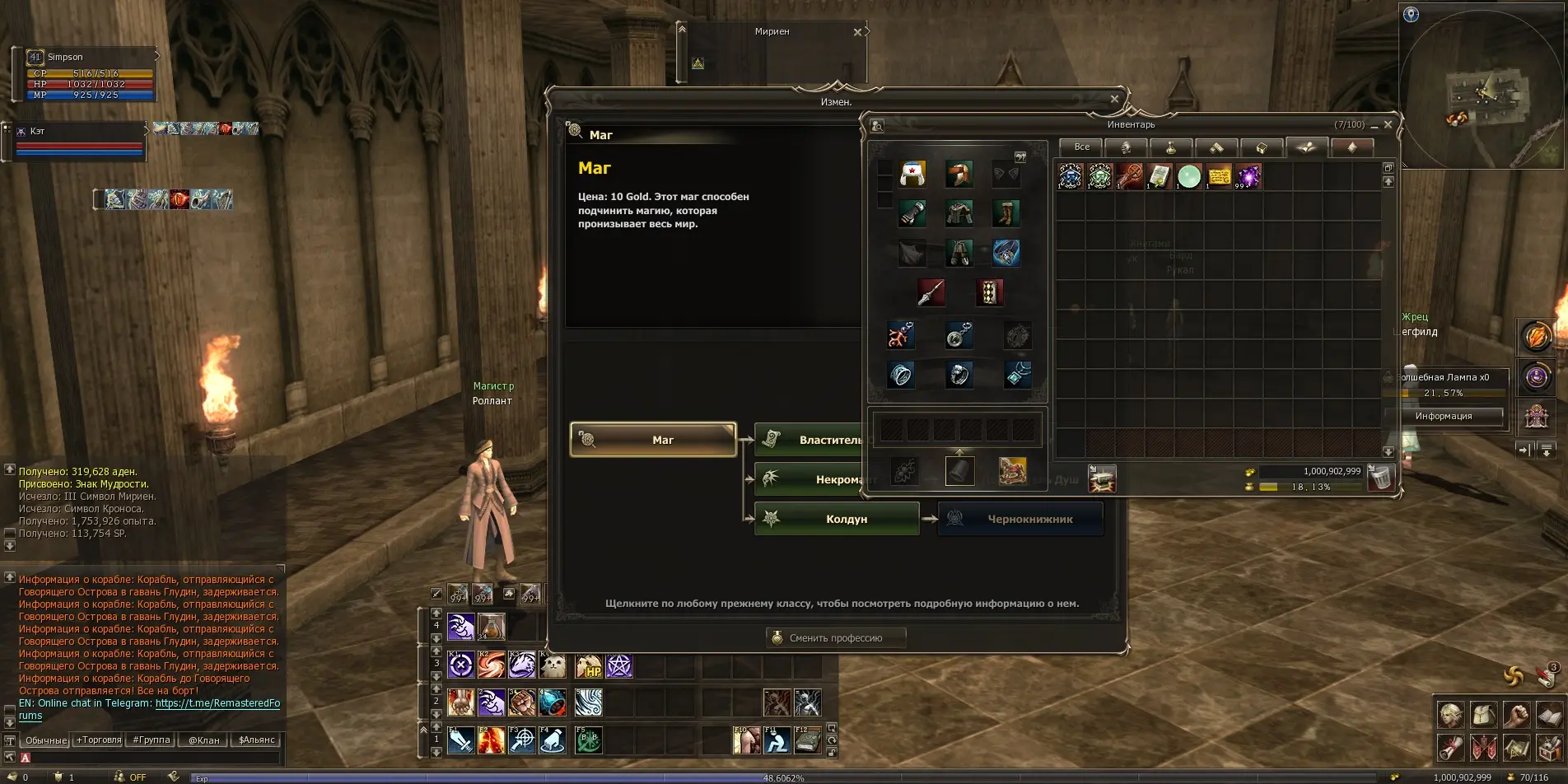
Task: Open the Telegram chat link
Action: point(217,703)
